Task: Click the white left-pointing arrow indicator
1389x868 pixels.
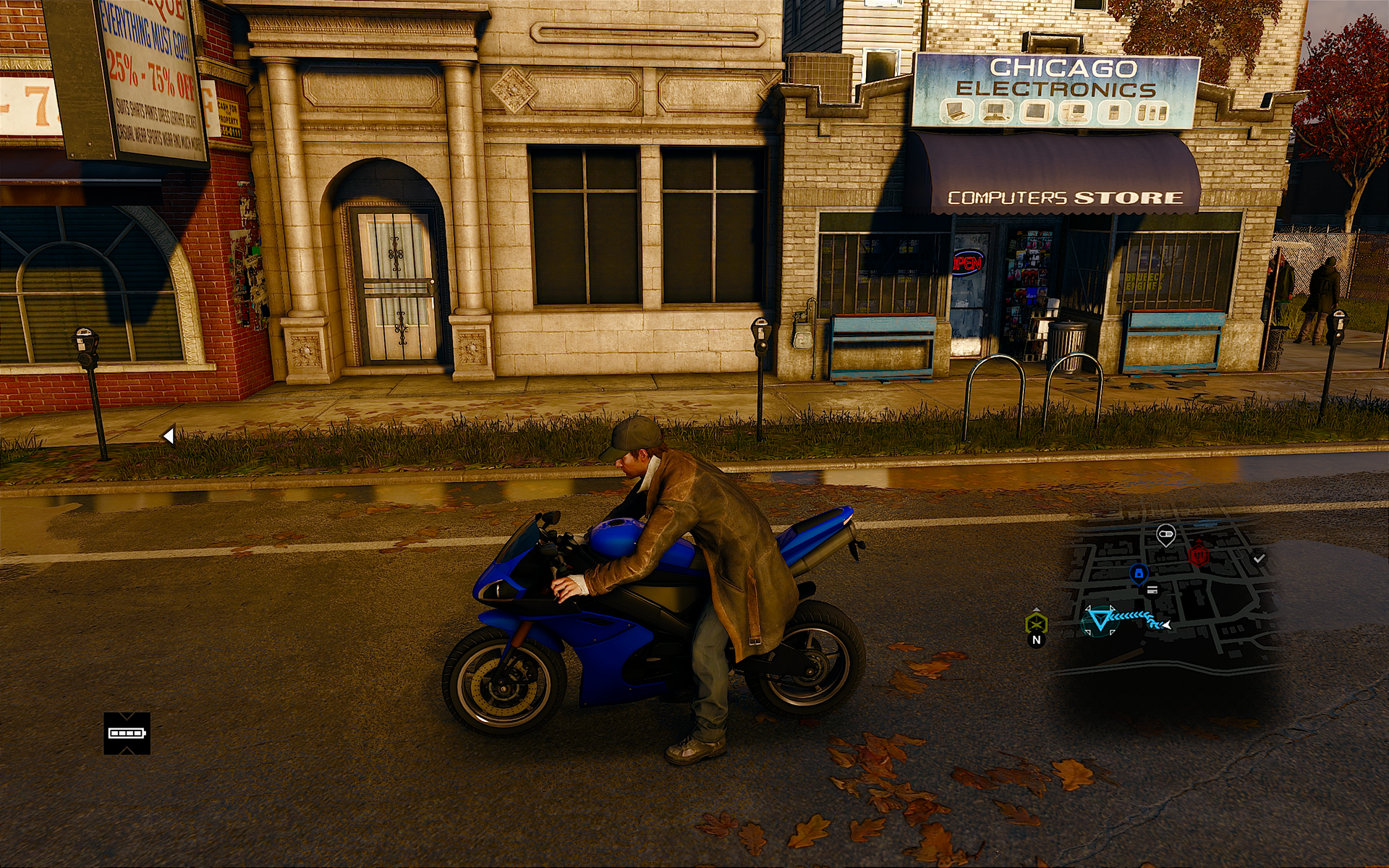Action: (169, 435)
